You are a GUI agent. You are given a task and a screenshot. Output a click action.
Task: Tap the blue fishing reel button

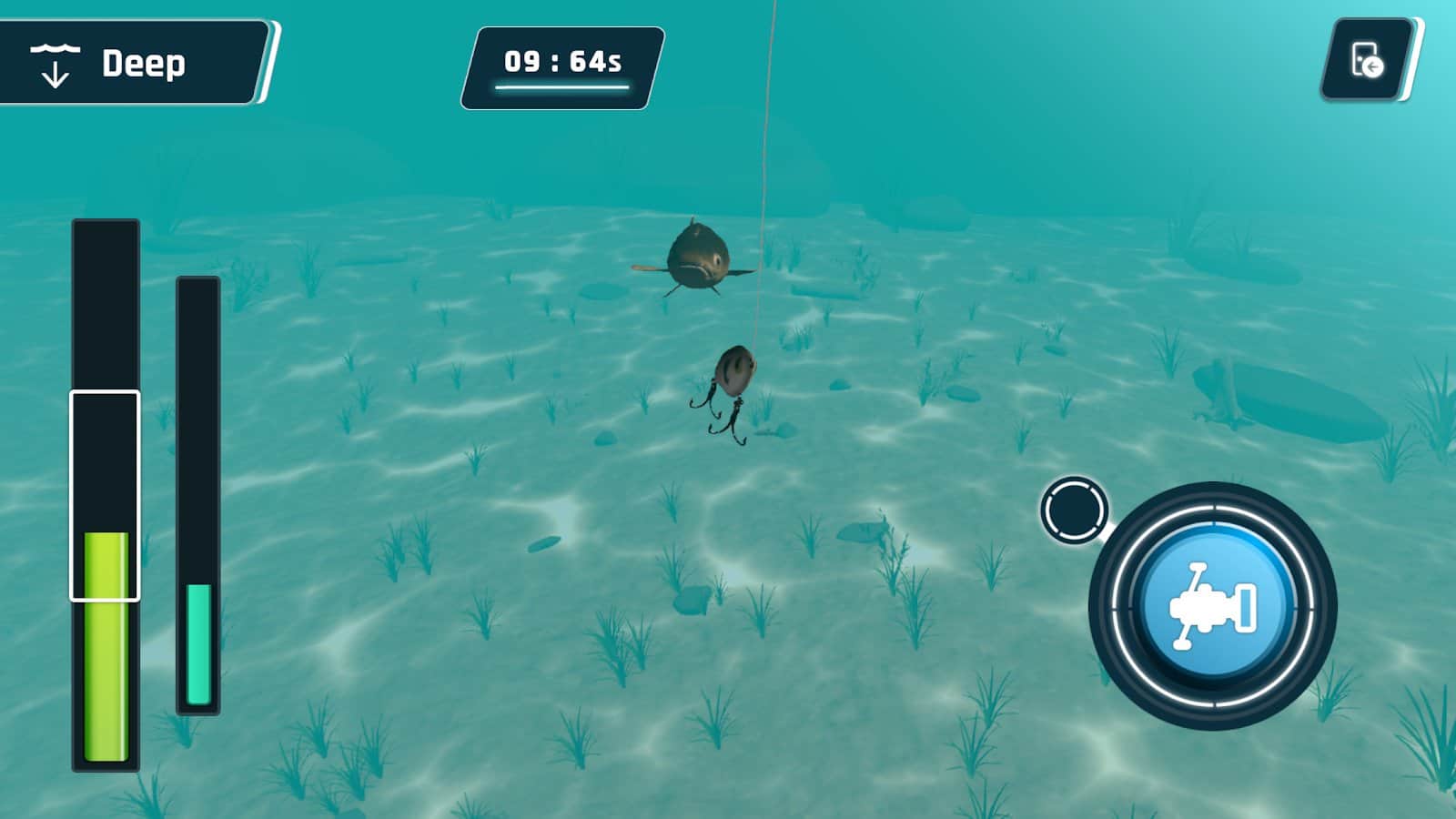[1212, 605]
